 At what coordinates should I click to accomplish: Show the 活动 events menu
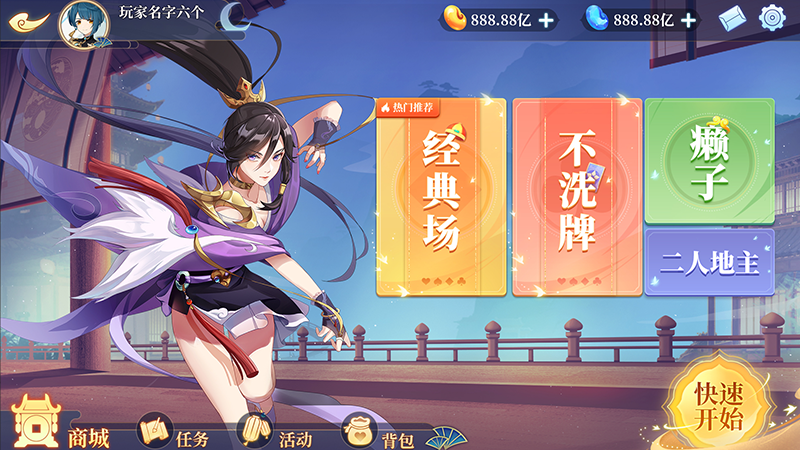click(276, 434)
